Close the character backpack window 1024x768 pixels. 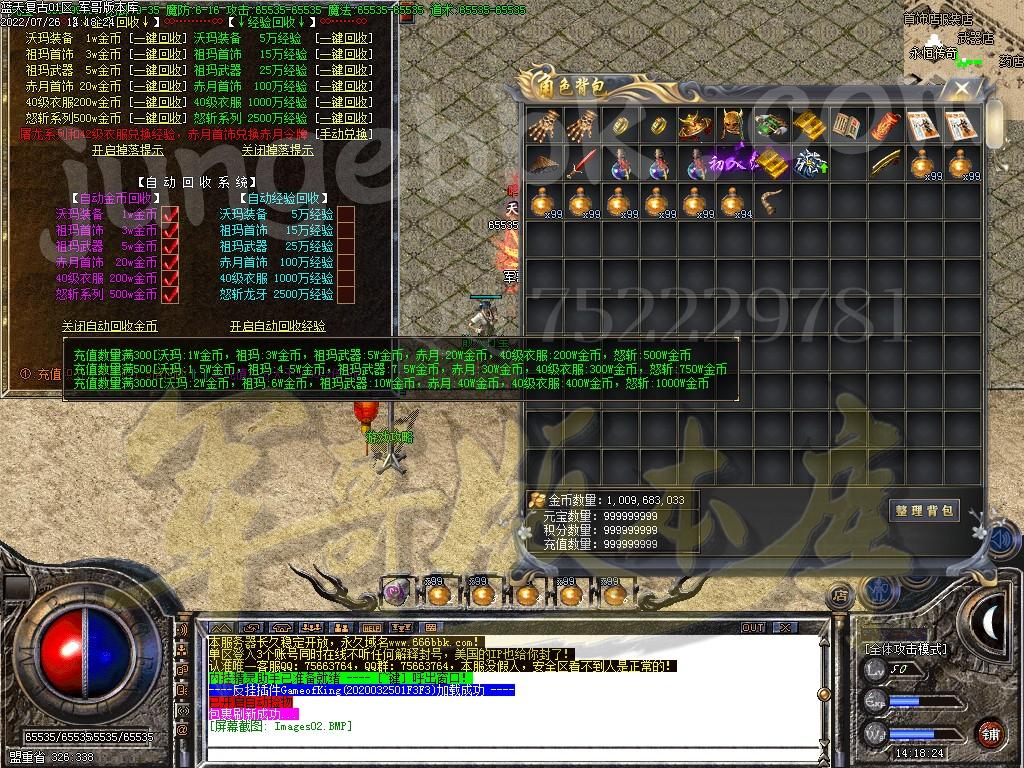coord(962,89)
